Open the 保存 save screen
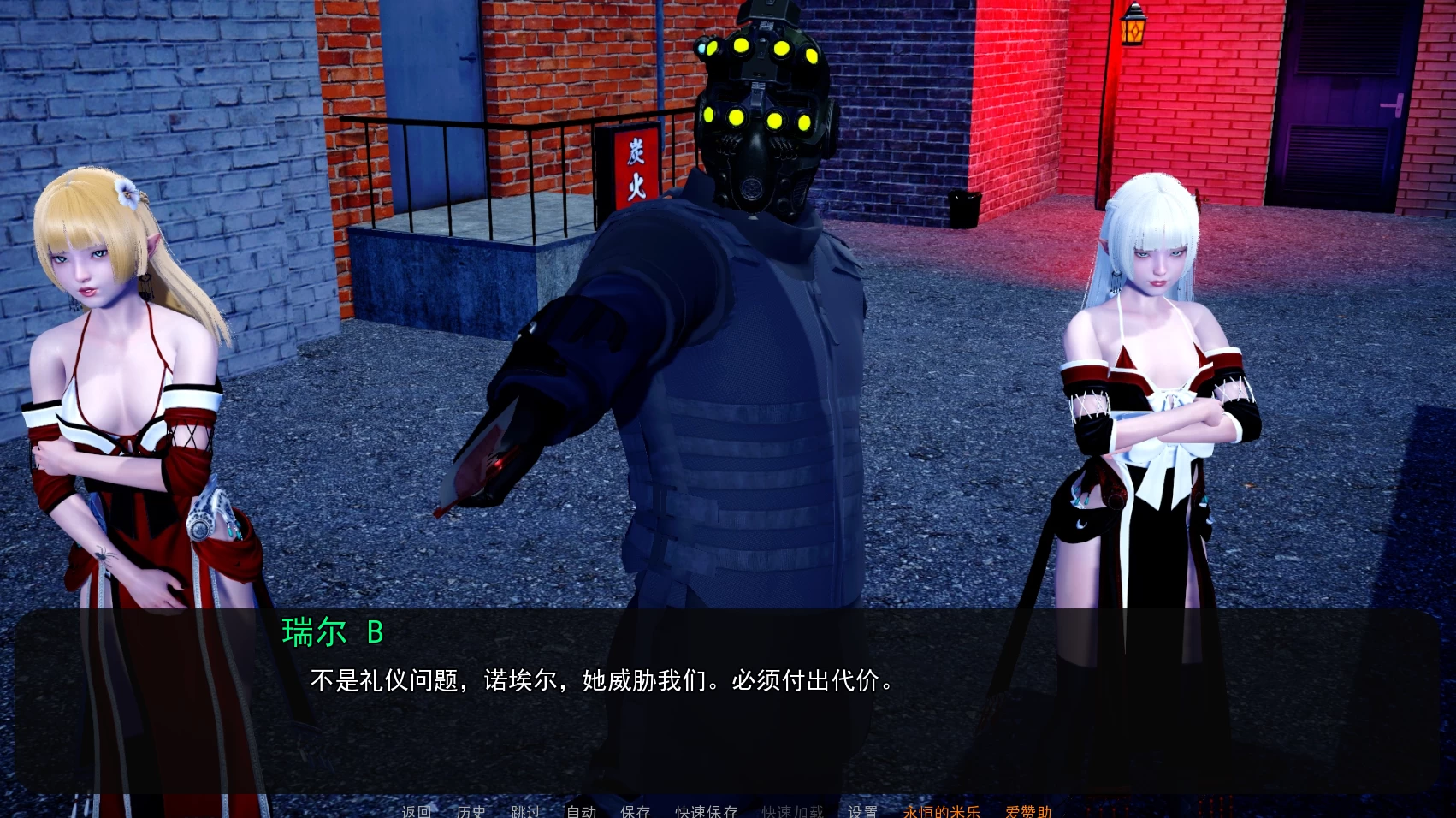This screenshot has height=818, width=1456. click(636, 812)
